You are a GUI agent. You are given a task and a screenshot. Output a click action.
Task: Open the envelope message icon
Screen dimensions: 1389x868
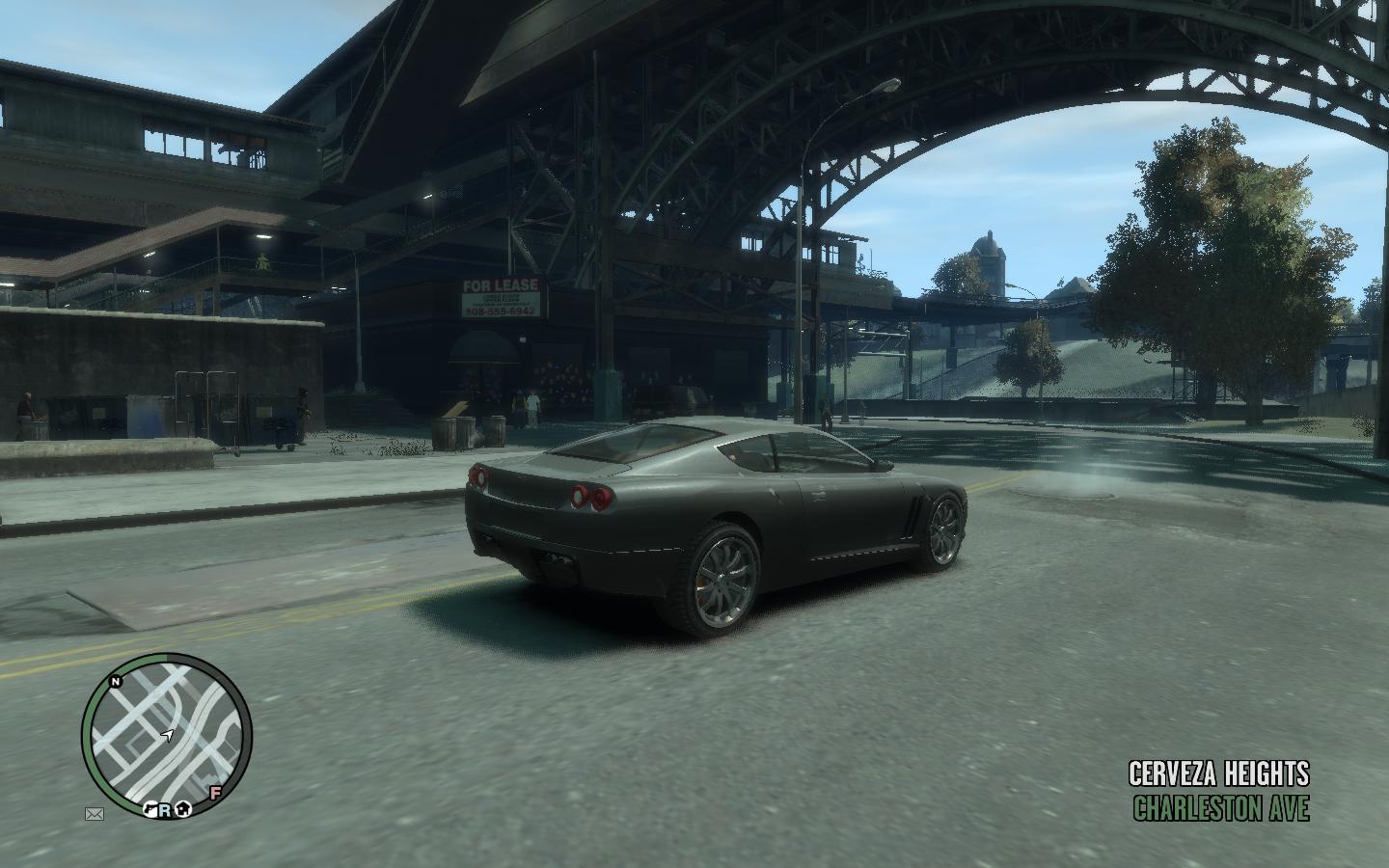tap(95, 815)
